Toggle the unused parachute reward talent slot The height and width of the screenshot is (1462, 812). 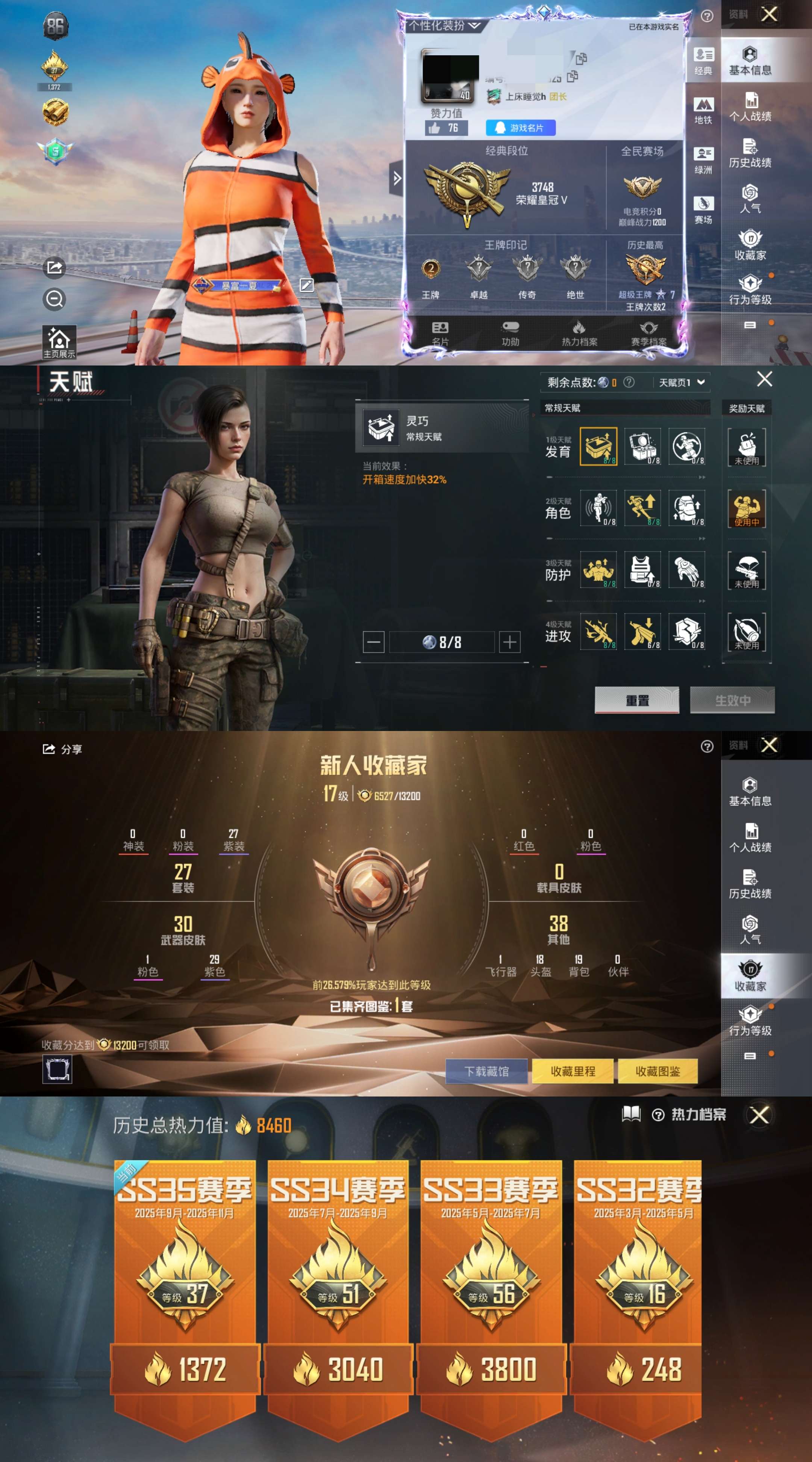pyautogui.click(x=747, y=572)
